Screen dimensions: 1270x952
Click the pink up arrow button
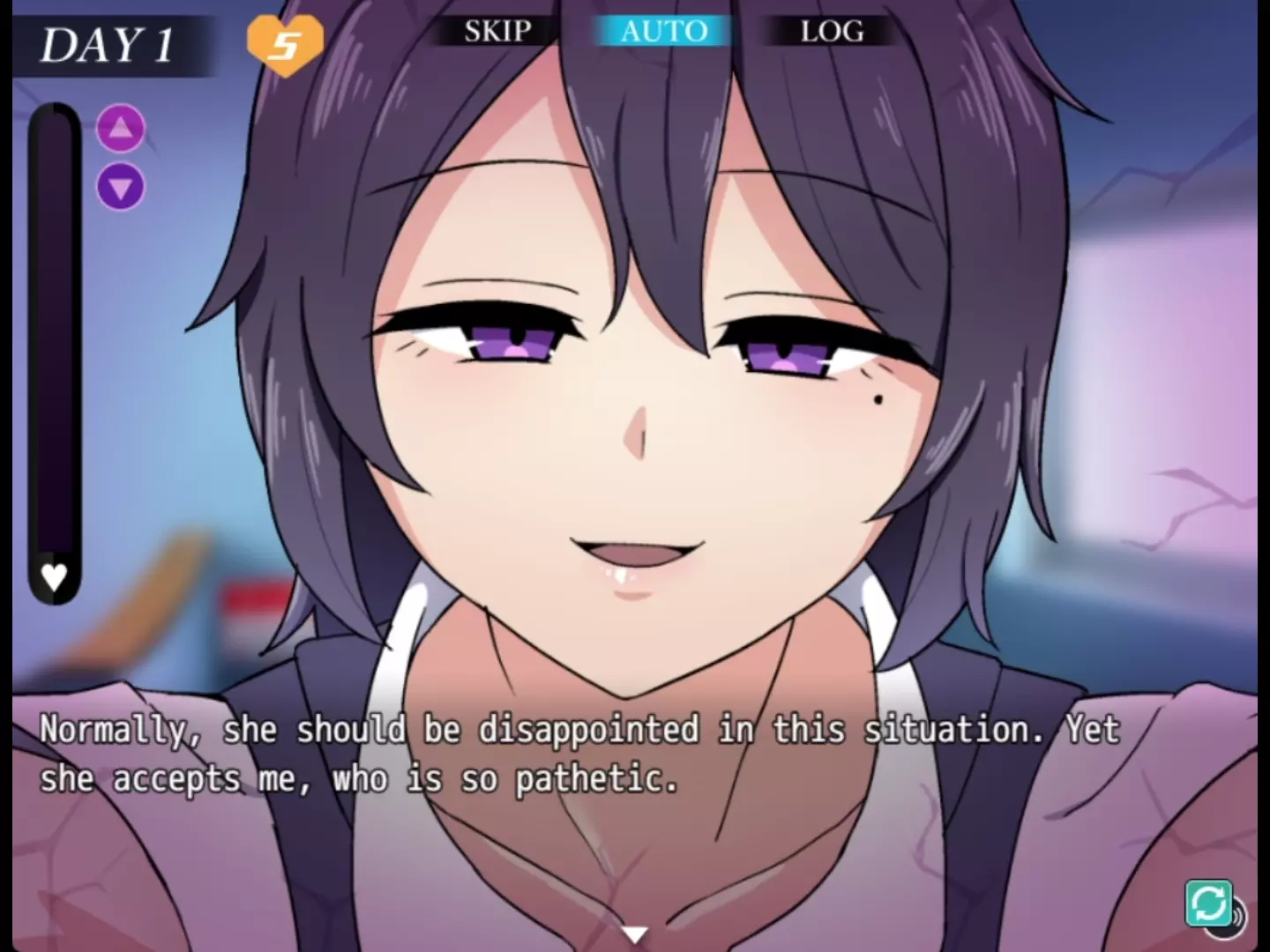click(x=121, y=130)
